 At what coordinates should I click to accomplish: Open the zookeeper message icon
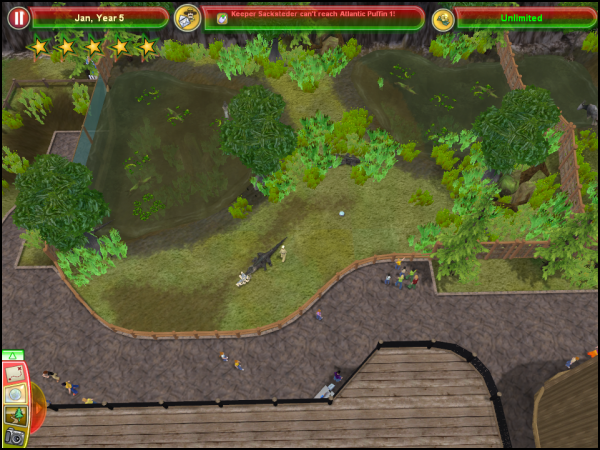tap(187, 18)
